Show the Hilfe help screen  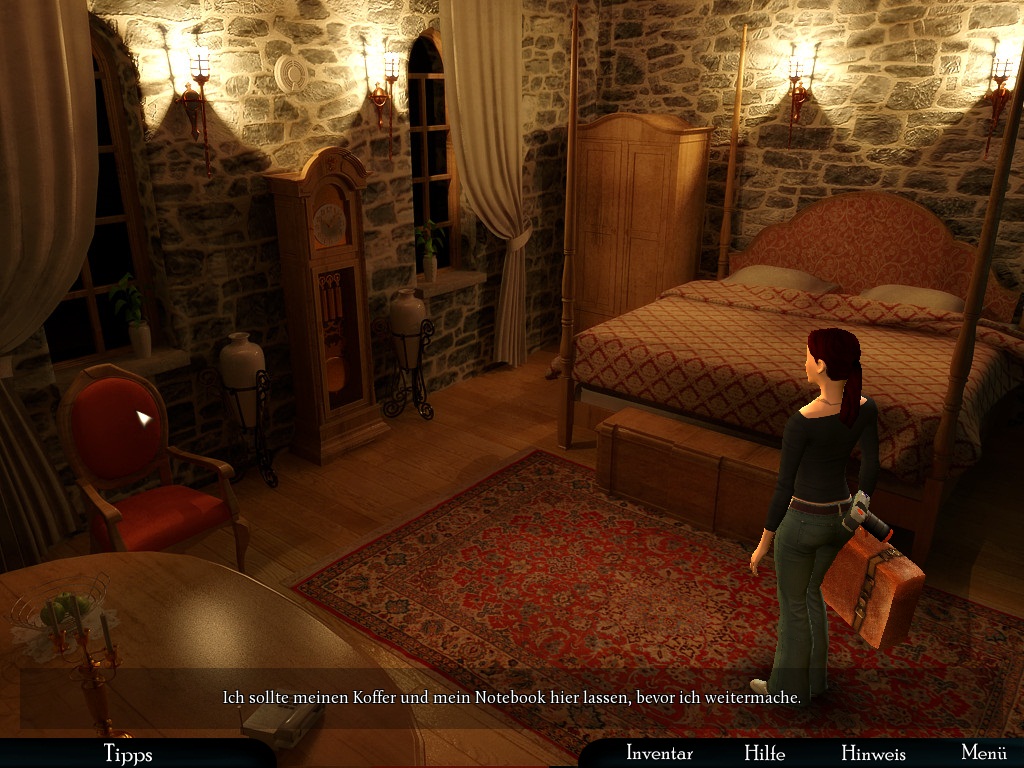pyautogui.click(x=764, y=754)
